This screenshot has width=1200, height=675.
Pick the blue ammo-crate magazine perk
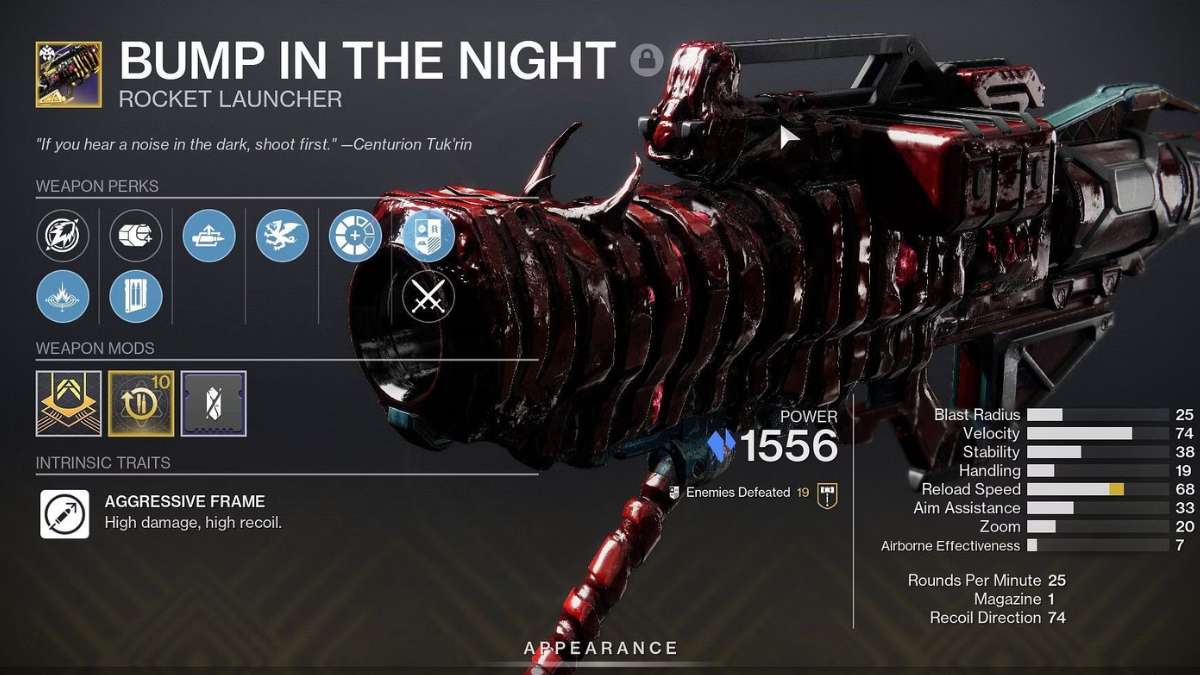click(x=136, y=297)
